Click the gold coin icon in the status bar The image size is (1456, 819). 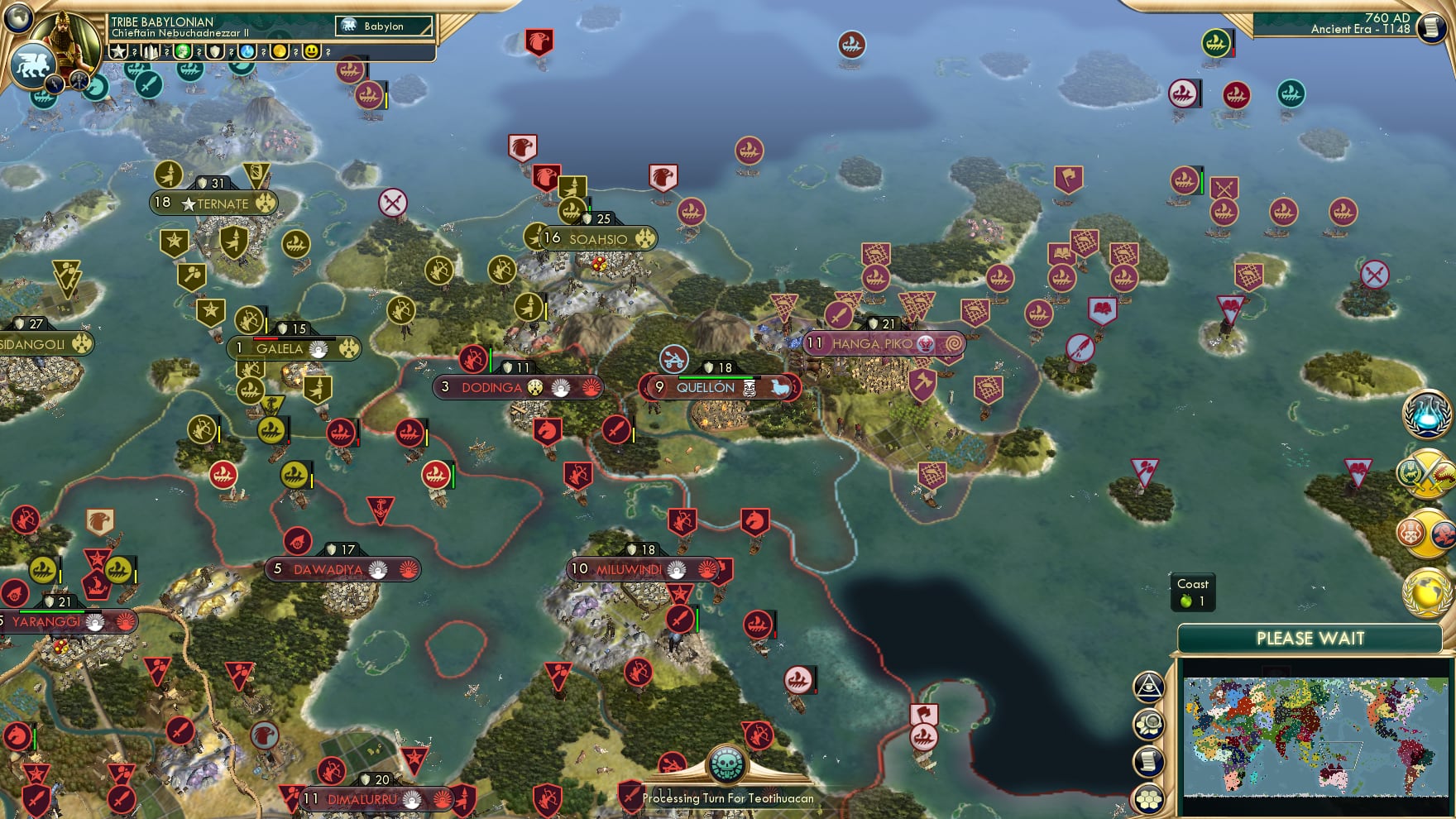278,51
